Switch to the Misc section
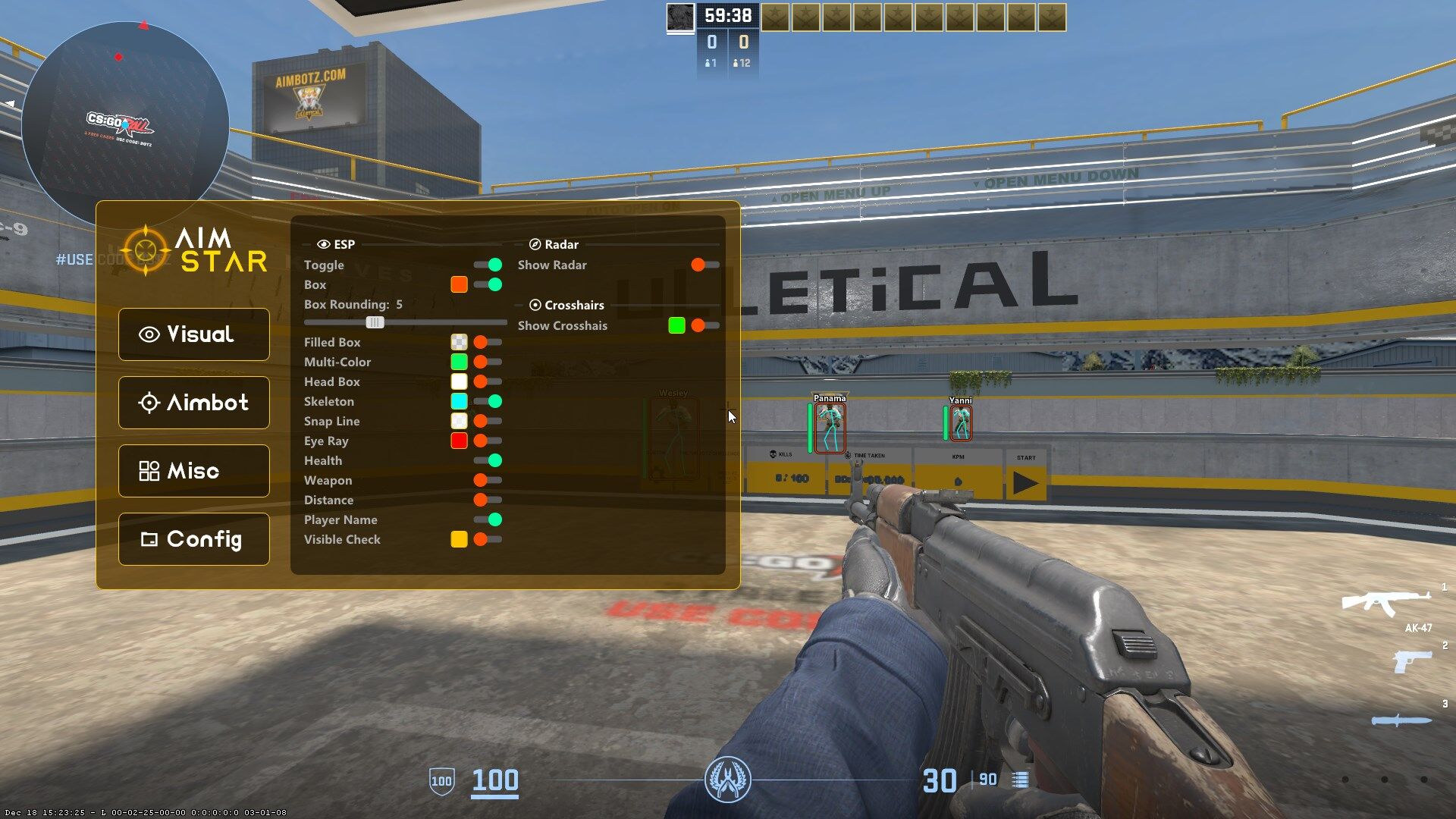This screenshot has height=819, width=1456. (193, 471)
